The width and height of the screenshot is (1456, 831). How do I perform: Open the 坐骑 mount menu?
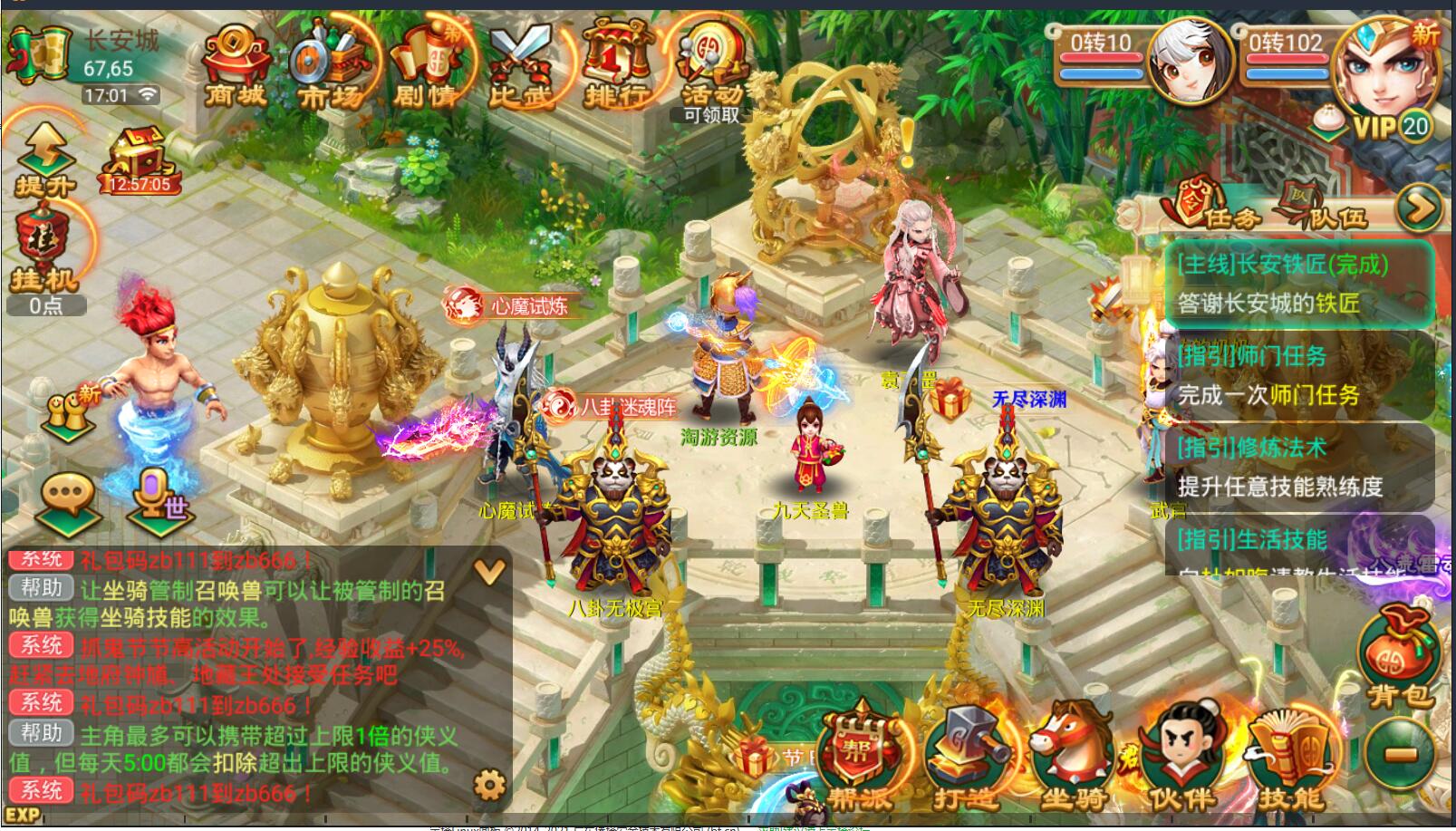[1073, 759]
